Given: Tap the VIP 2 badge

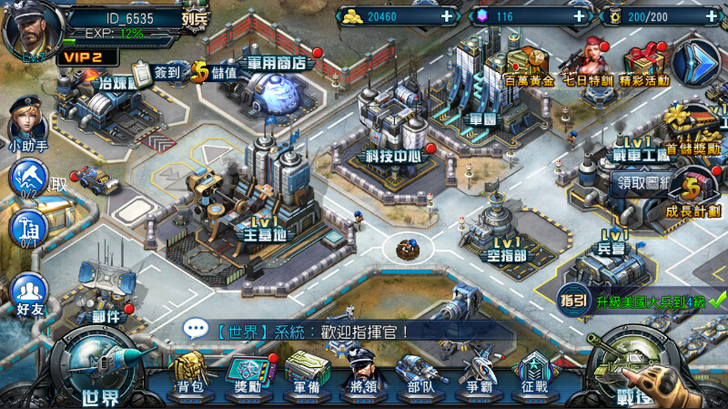Looking at the screenshot, I should tap(84, 58).
